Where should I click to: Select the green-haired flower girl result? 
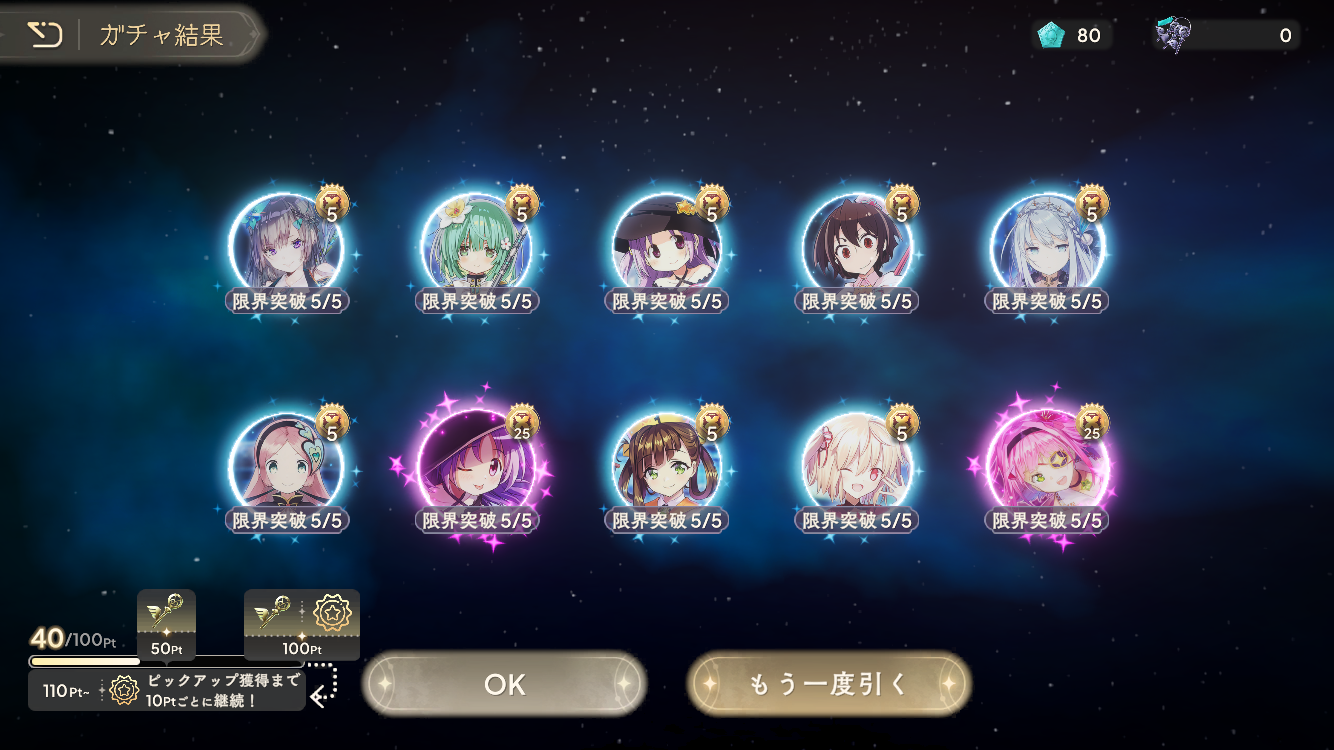(x=476, y=246)
